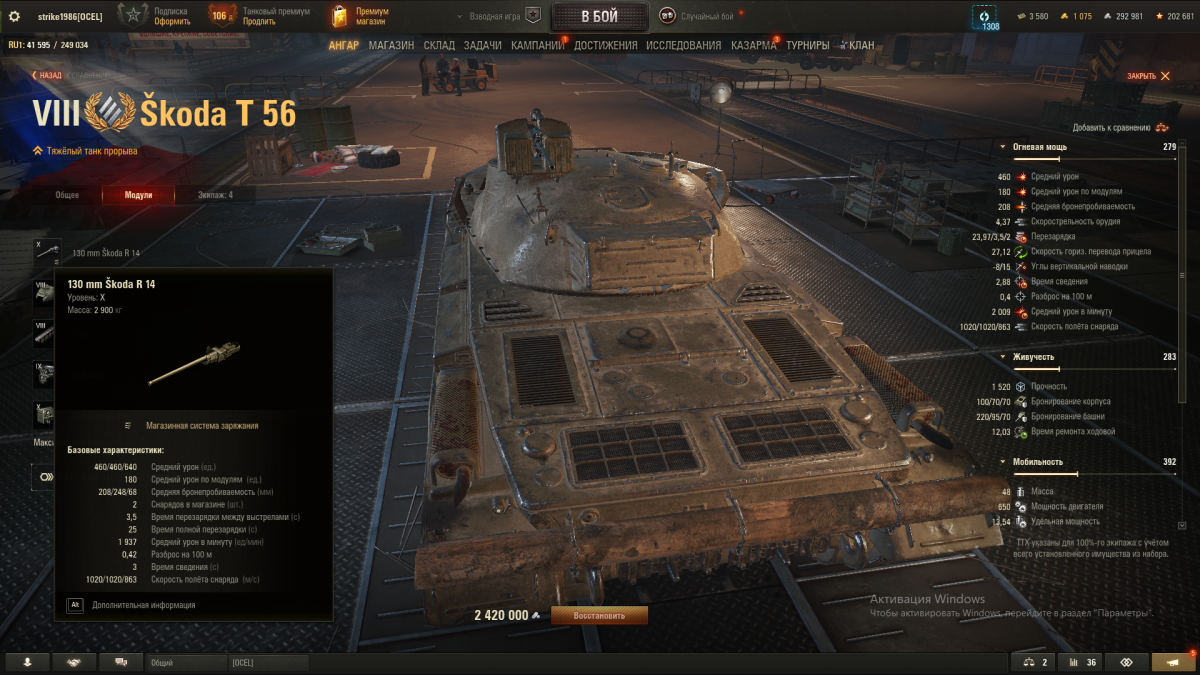Open the ТУРНИРЫ menu
This screenshot has height=675, width=1200.
pyautogui.click(x=808, y=45)
